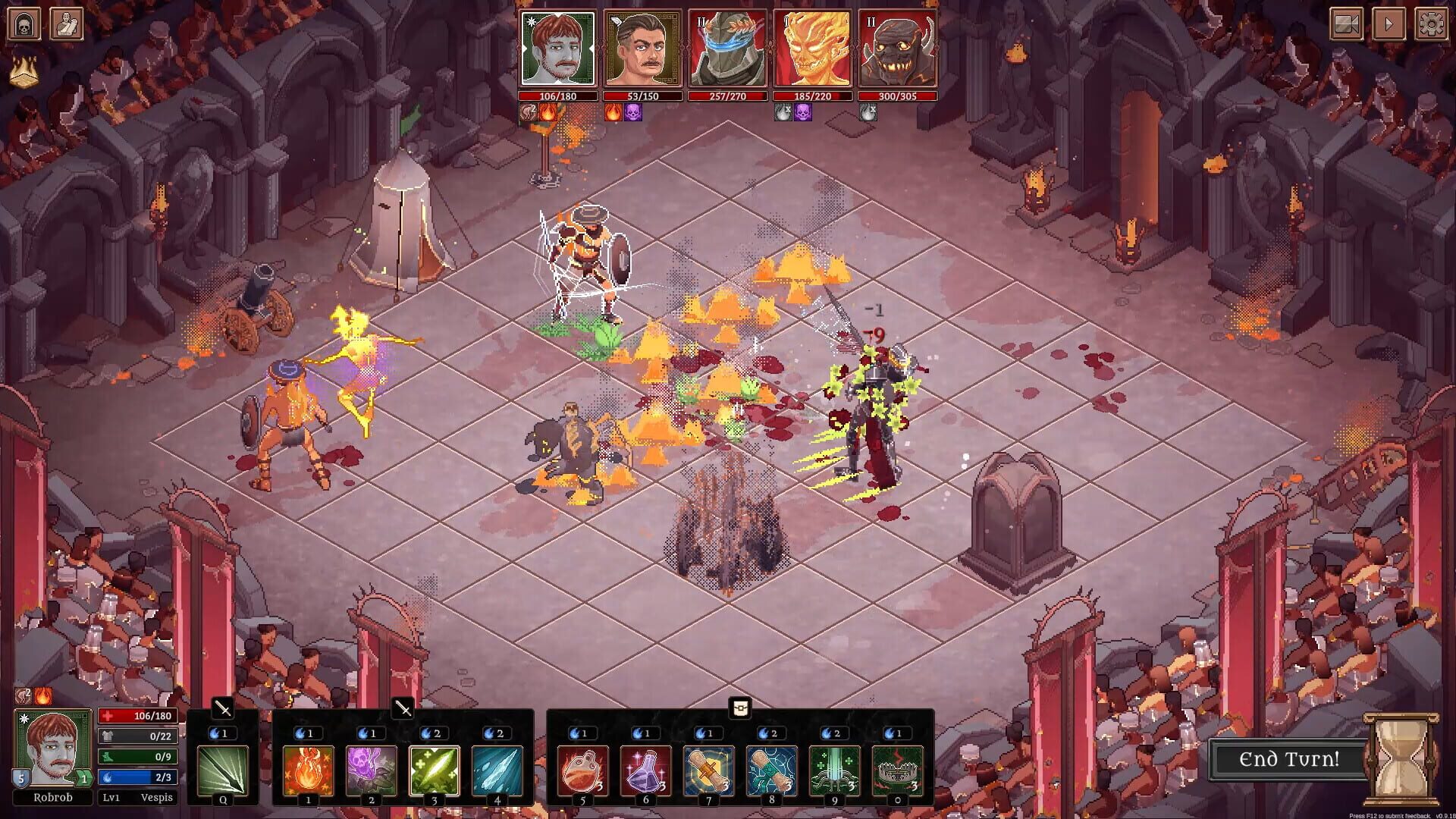Activate the green healing beam in slot 9
Viewport: 1456px width, 819px height.
click(834, 770)
